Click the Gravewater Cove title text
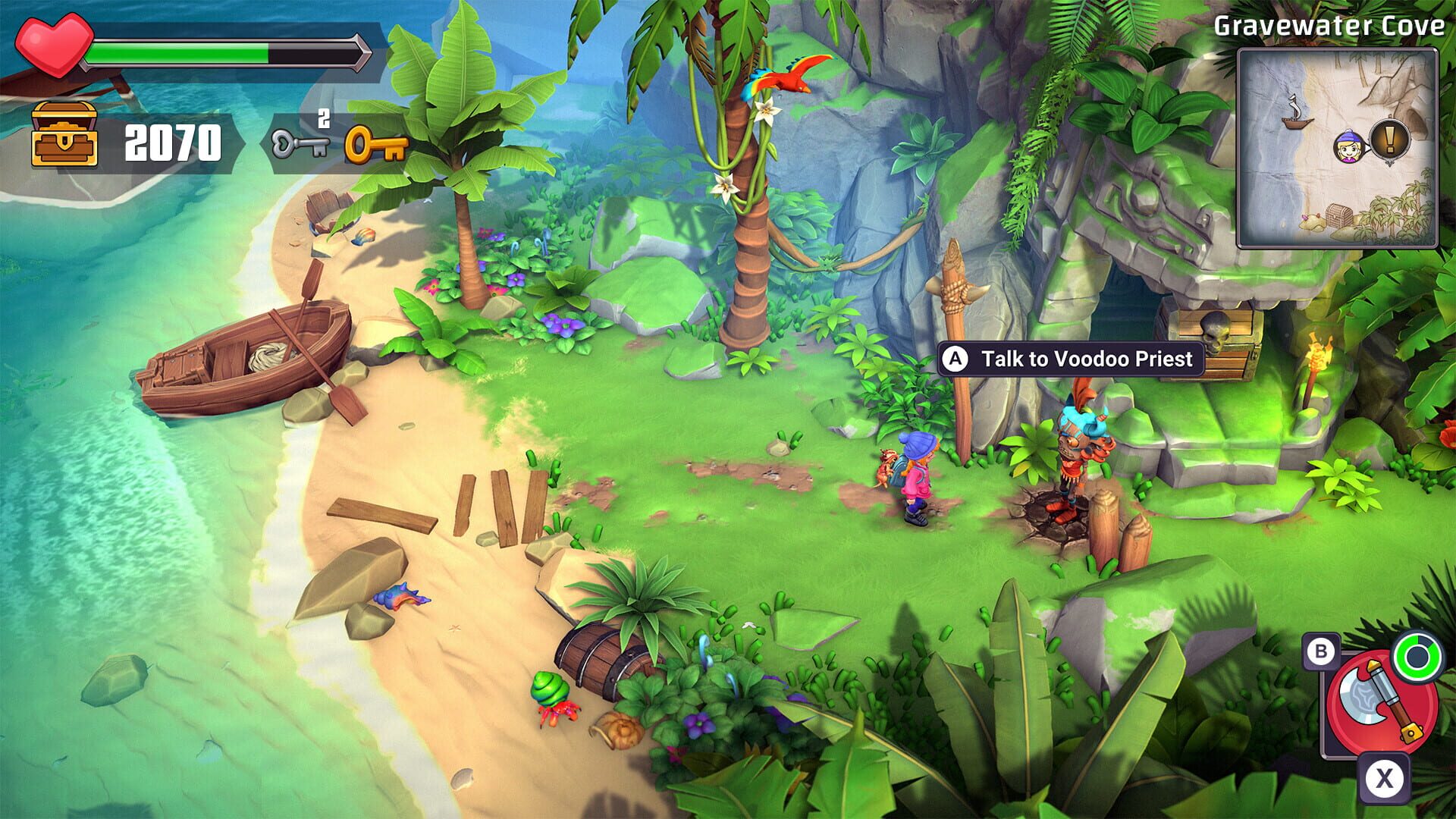 point(1329,25)
